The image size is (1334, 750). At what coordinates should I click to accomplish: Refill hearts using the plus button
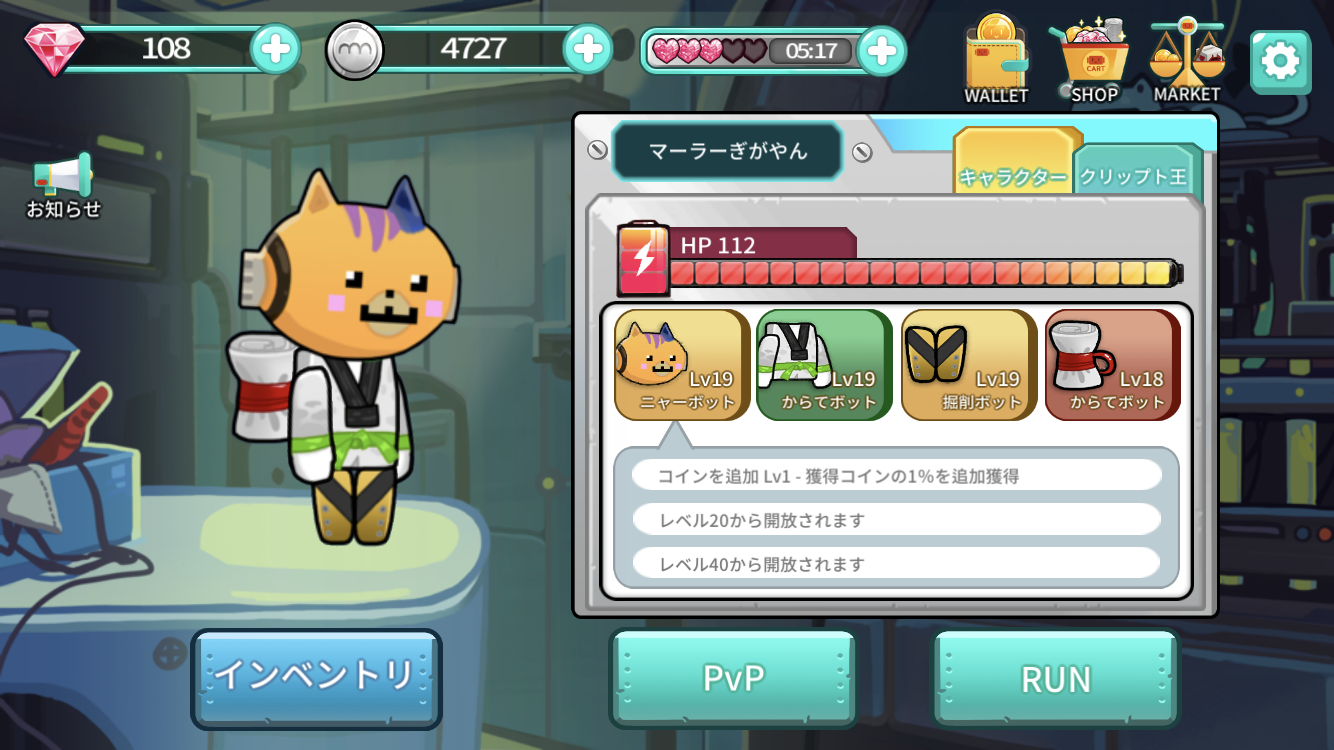881,51
